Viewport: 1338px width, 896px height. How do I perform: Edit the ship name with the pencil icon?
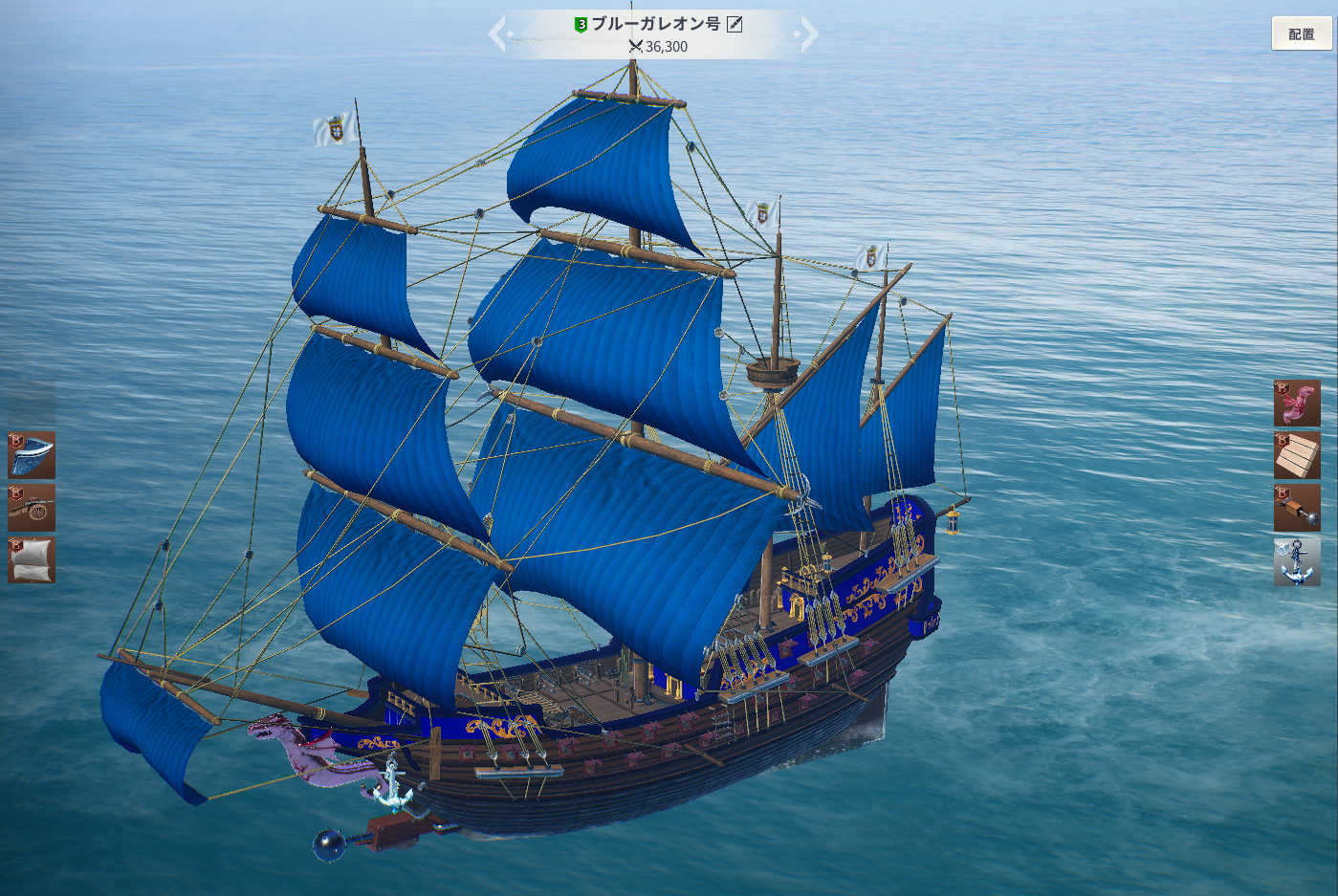tap(735, 24)
